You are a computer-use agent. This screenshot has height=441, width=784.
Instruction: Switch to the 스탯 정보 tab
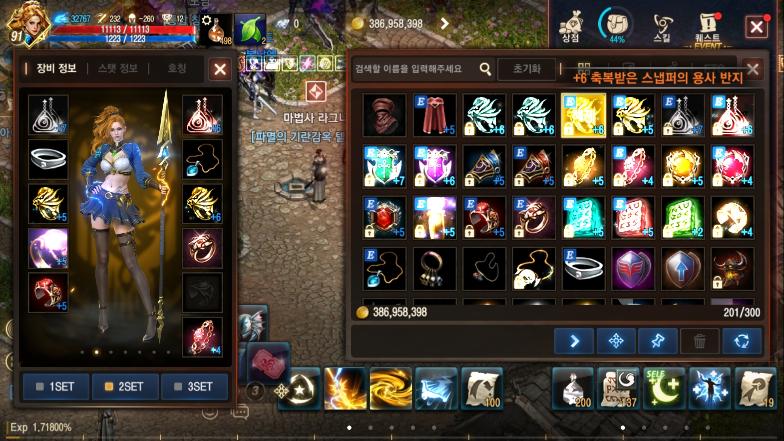118,69
